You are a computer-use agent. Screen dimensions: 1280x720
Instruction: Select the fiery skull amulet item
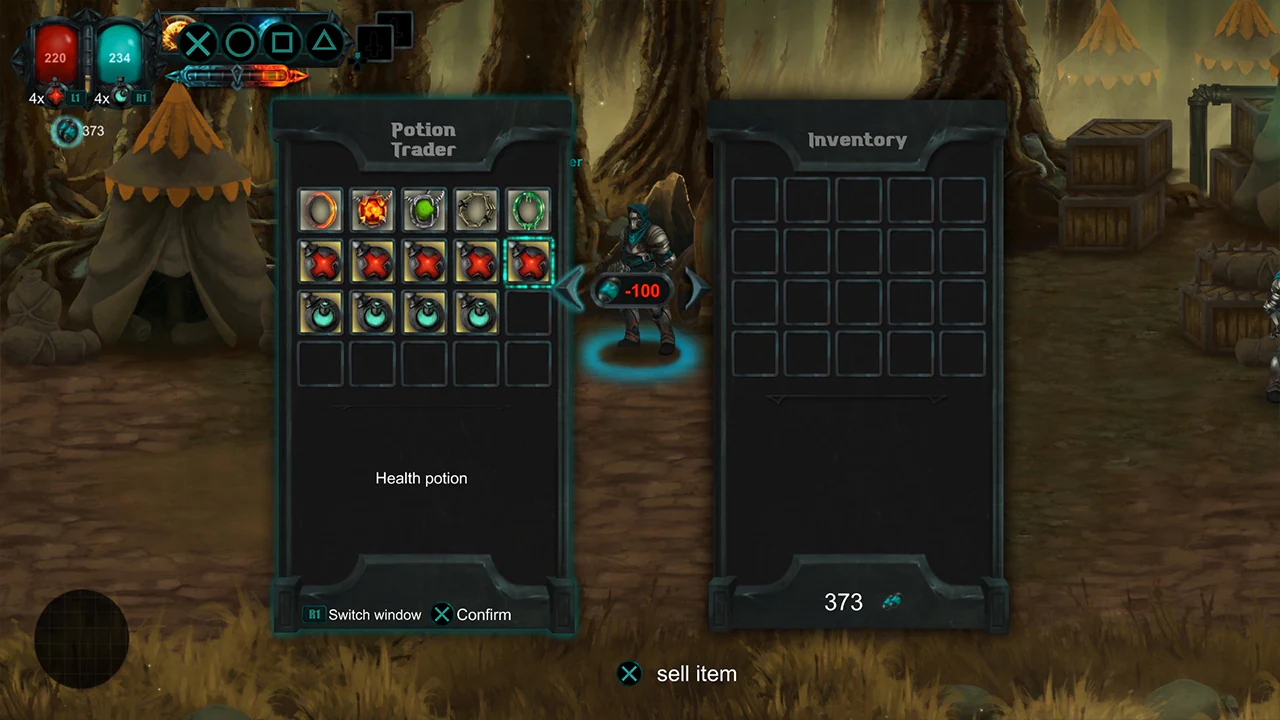[x=372, y=209]
